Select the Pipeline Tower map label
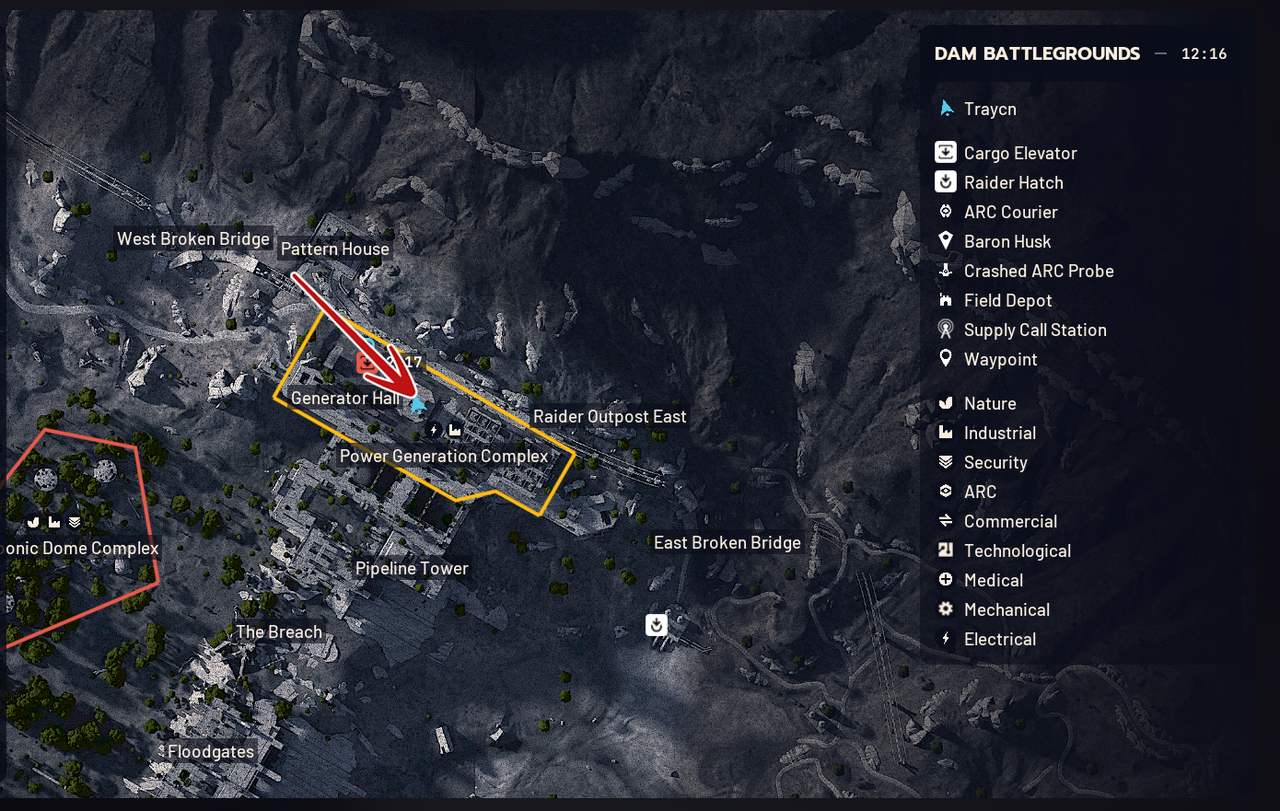The width and height of the screenshot is (1280, 811). [x=412, y=568]
